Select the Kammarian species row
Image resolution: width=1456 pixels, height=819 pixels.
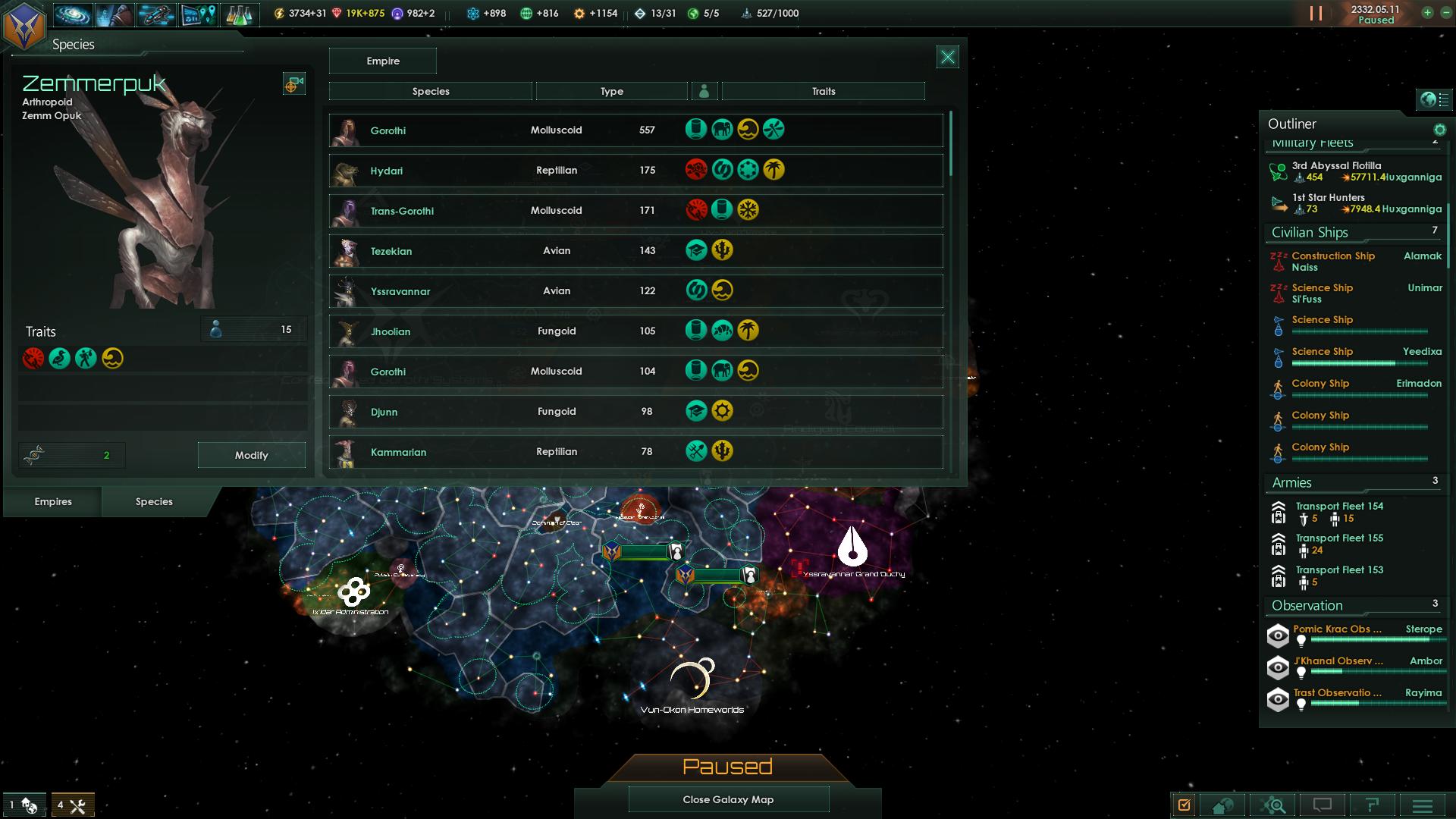point(635,452)
